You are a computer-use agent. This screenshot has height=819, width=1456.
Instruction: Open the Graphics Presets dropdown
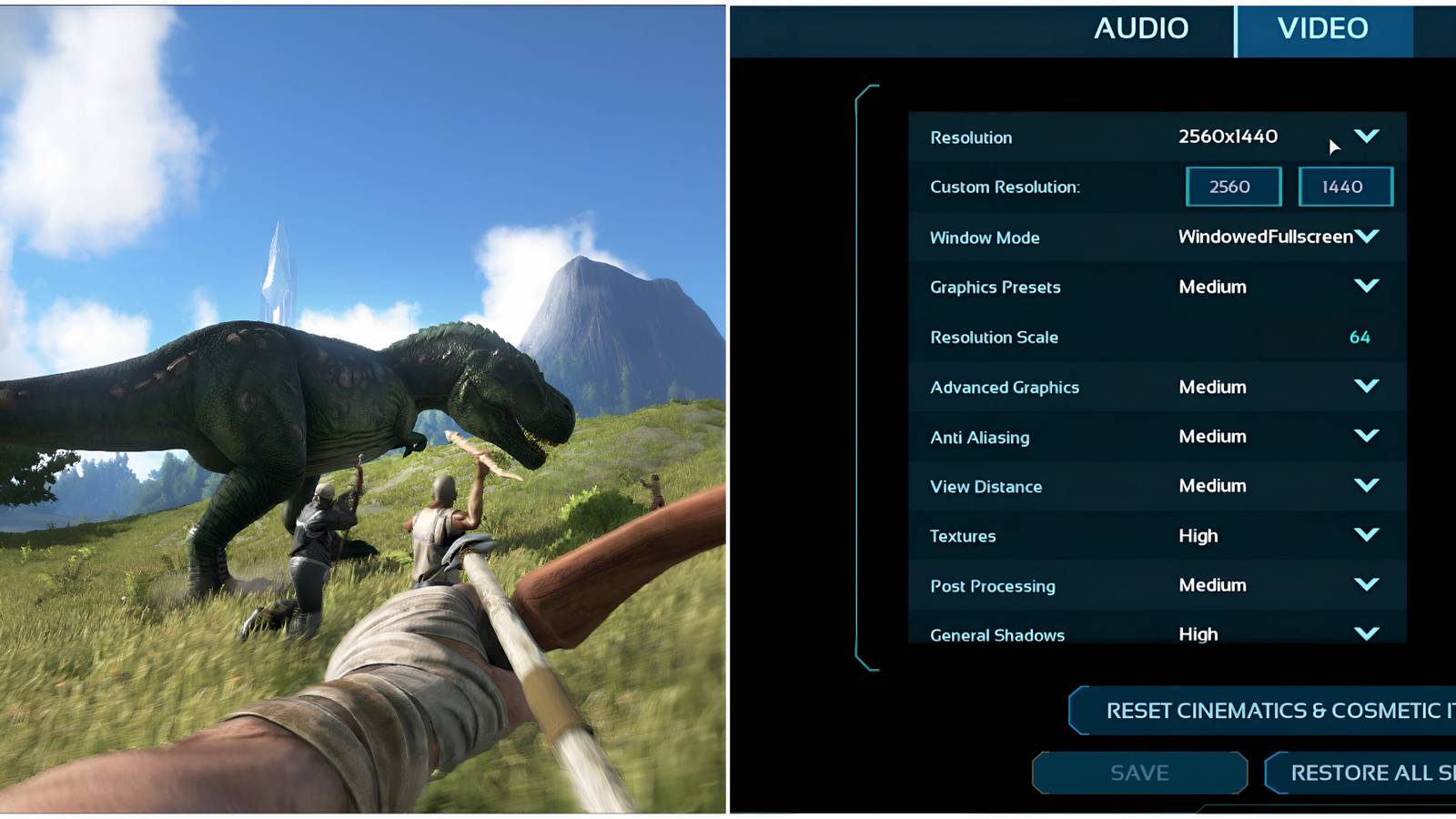click(1368, 287)
